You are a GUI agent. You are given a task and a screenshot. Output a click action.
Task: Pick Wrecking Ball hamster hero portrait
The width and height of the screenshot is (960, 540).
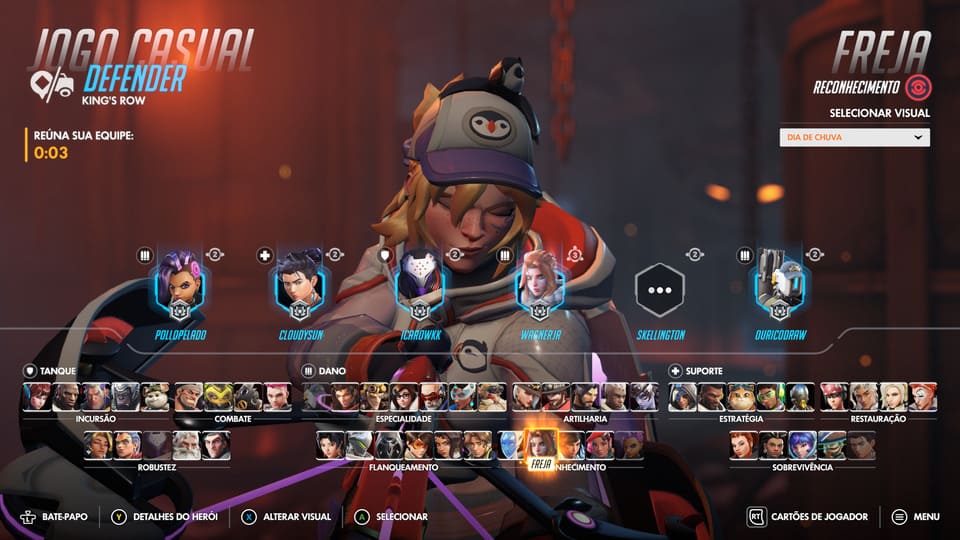[x=155, y=396]
